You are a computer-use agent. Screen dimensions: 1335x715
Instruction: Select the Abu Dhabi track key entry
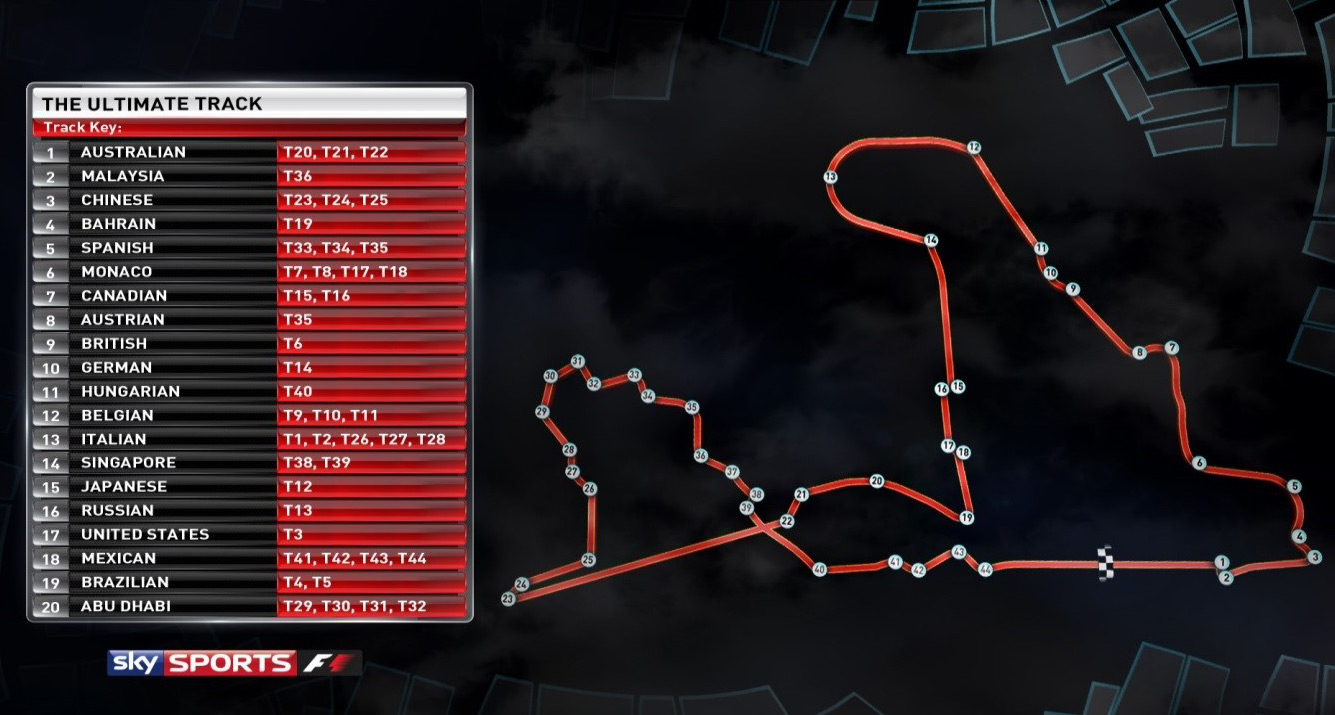click(x=250, y=606)
